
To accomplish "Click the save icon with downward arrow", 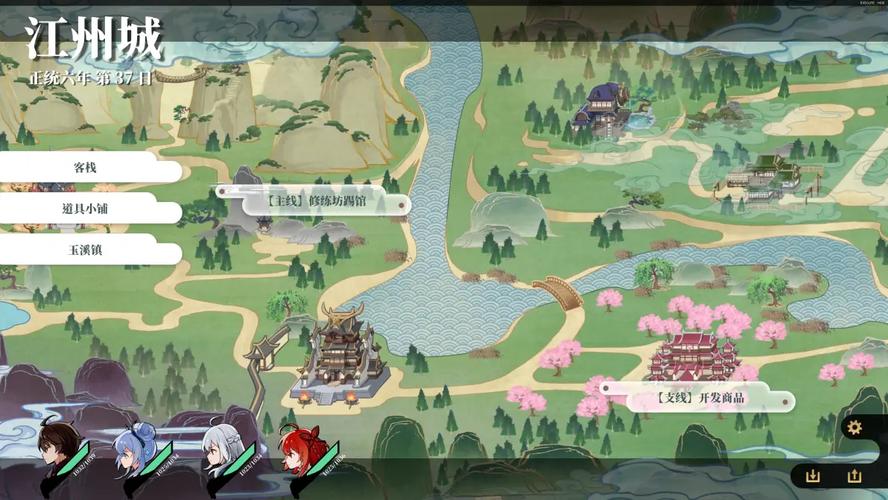I will 813,476.
